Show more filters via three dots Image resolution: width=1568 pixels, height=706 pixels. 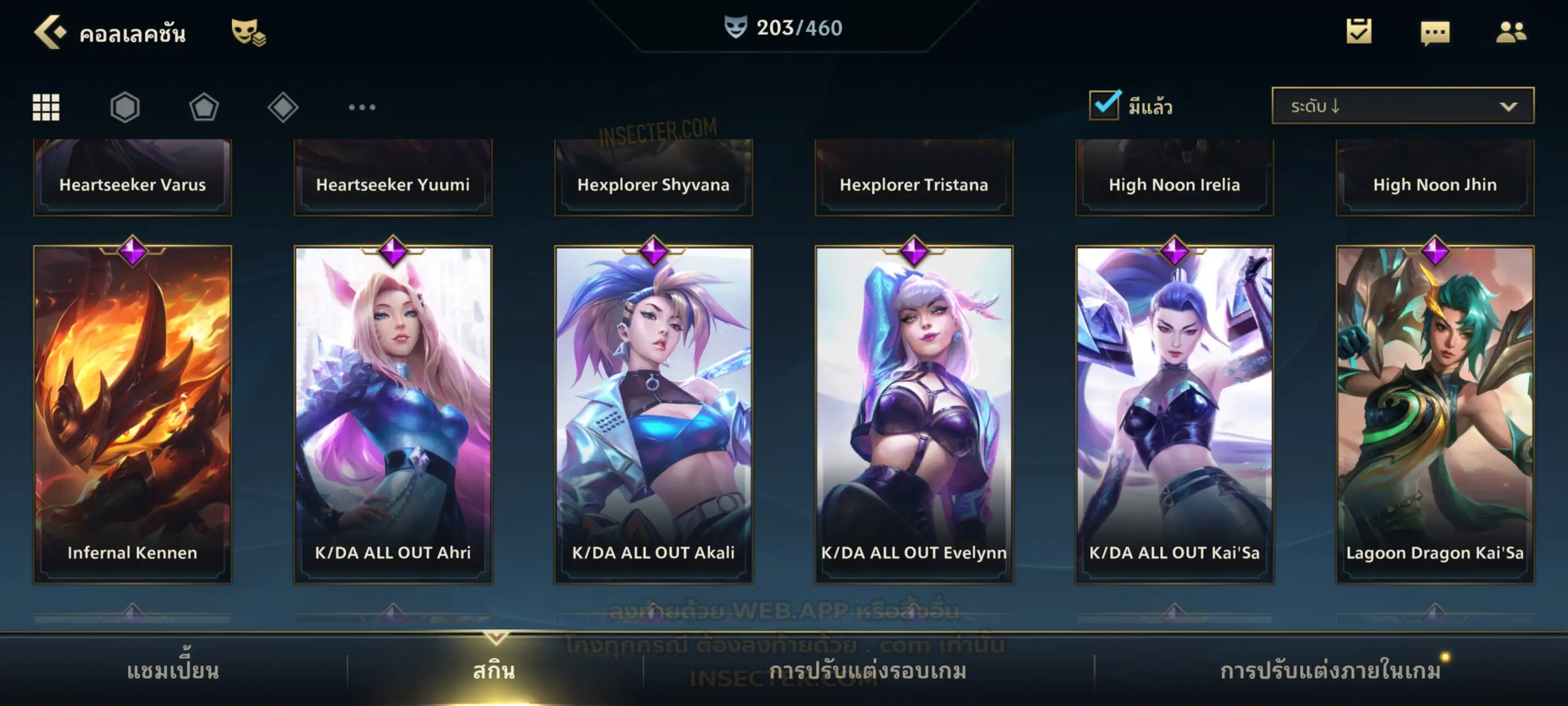(362, 107)
